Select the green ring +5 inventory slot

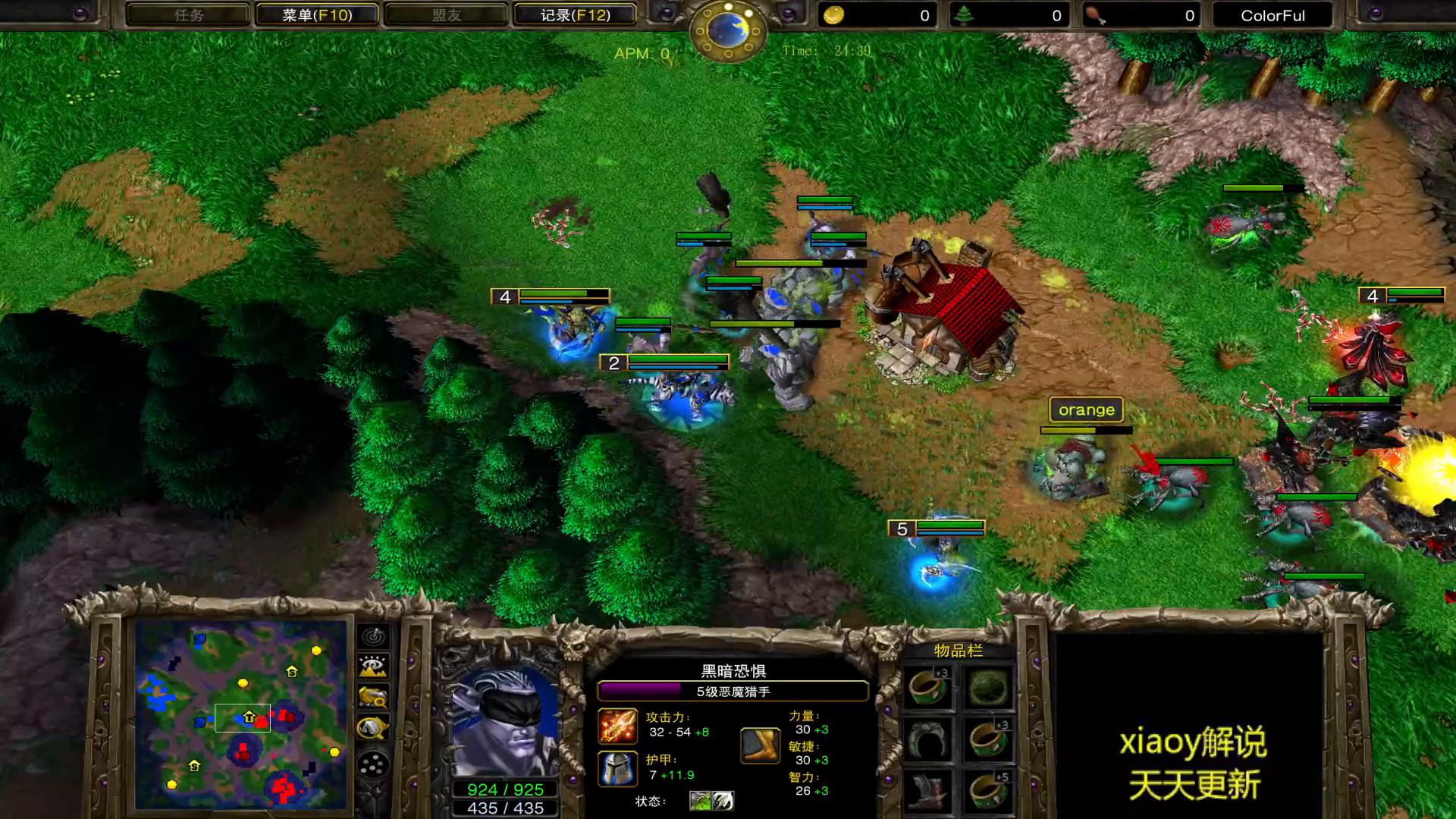click(988, 792)
